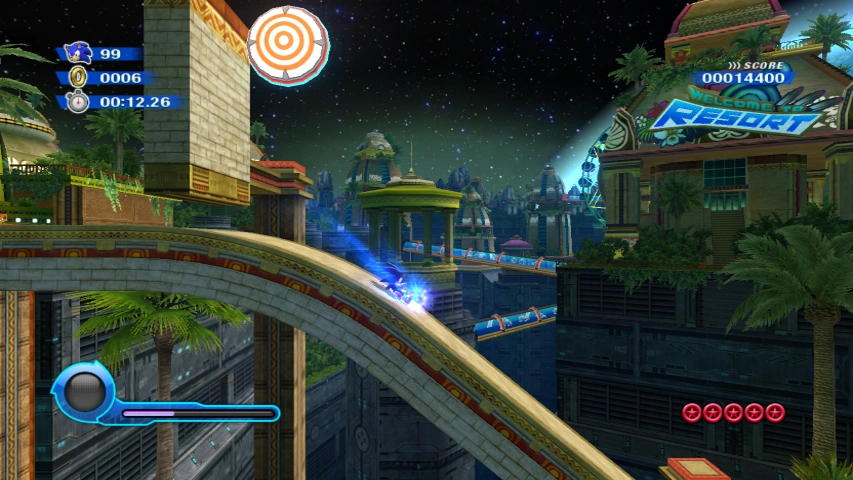This screenshot has width=853, height=480.
Task: Click the stopwatch timer icon
Action: tap(78, 101)
